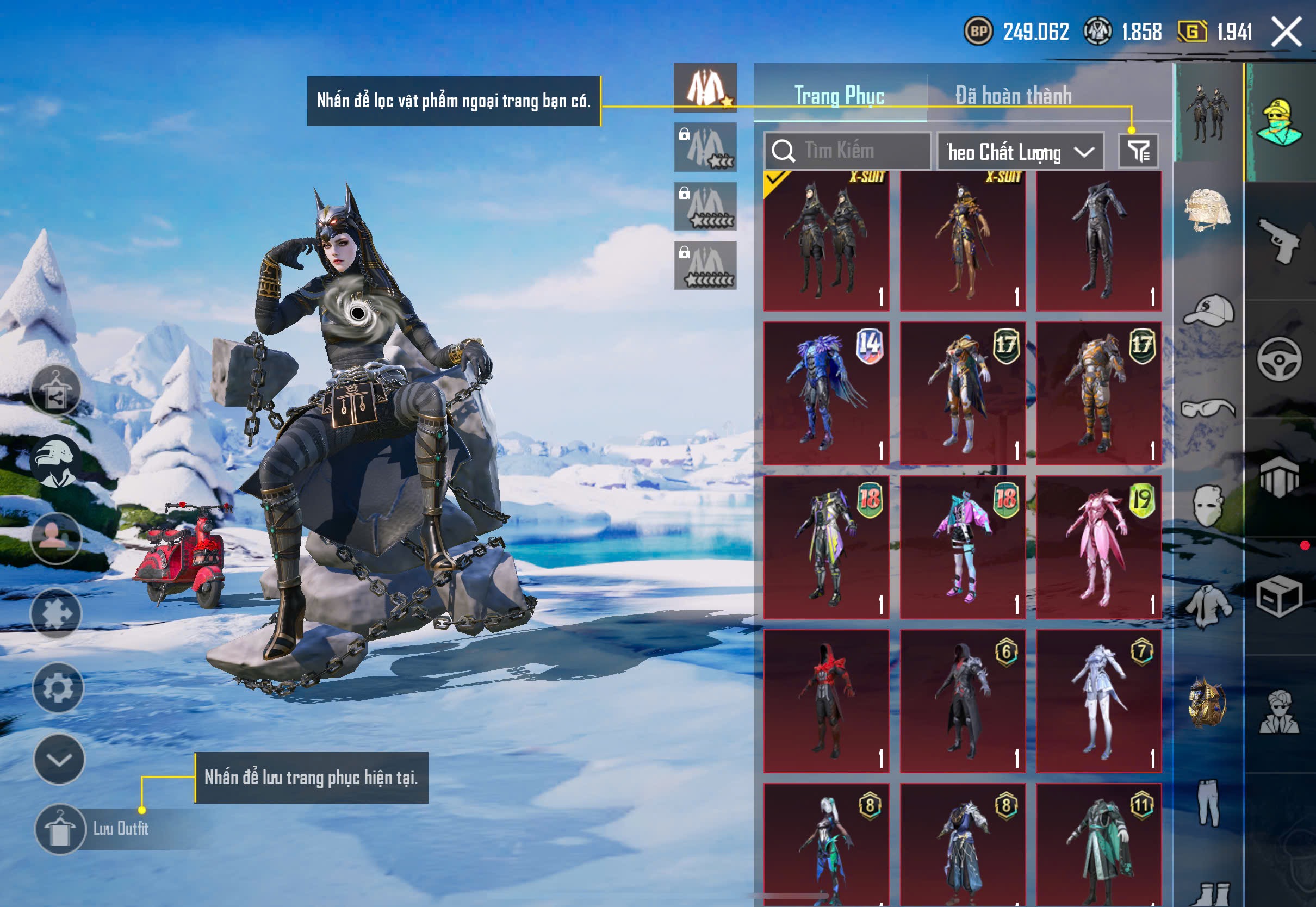The height and width of the screenshot is (907, 1316).
Task: Select the Trang Phục tab
Action: pos(839,96)
